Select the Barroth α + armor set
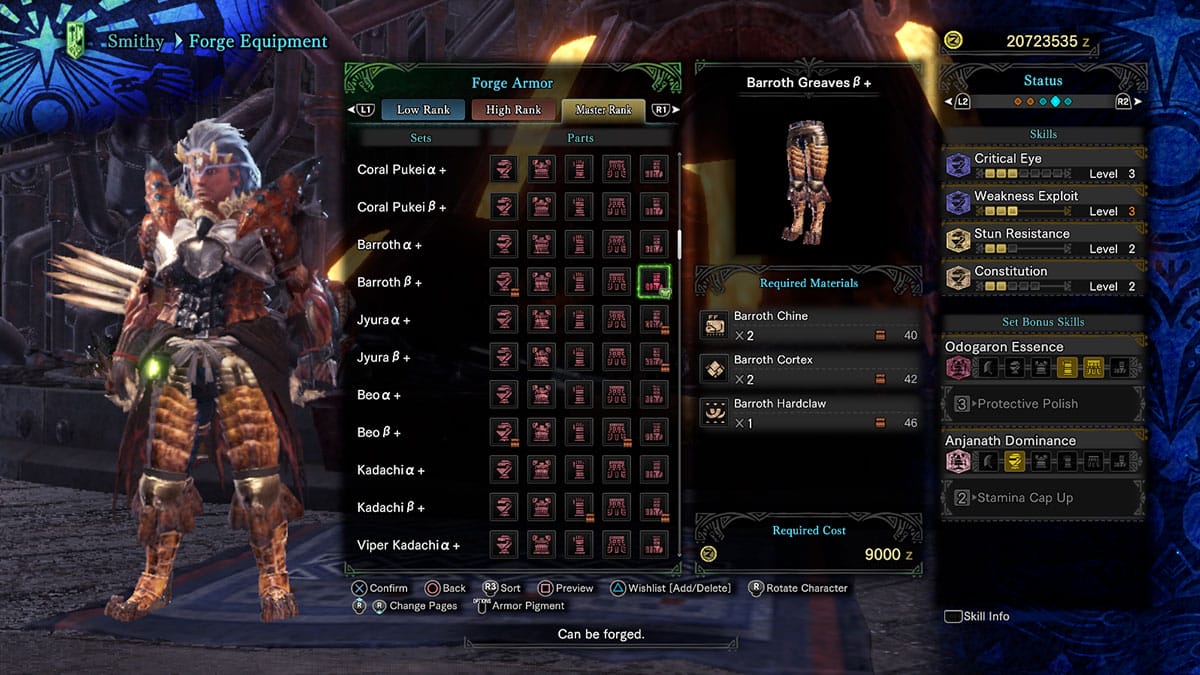1200x675 pixels. (390, 245)
